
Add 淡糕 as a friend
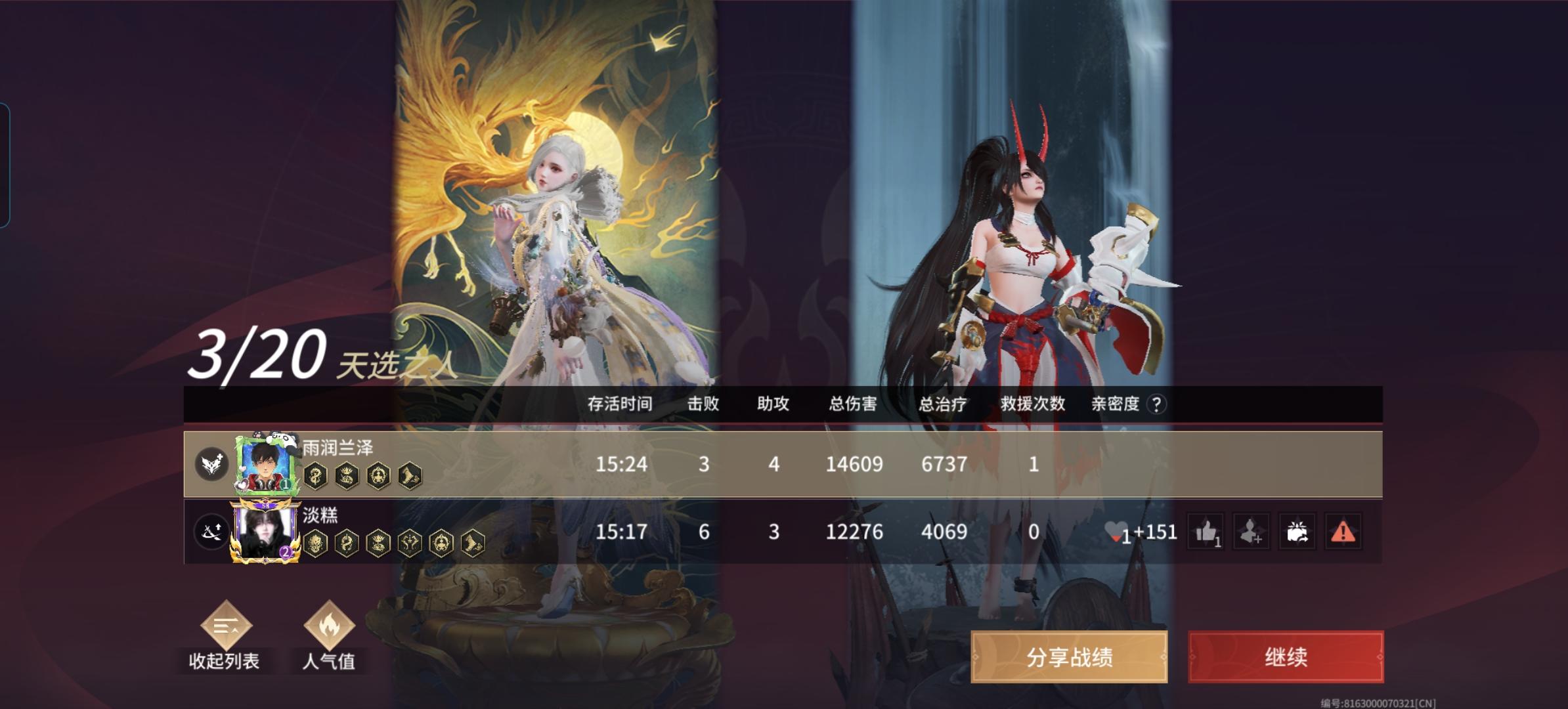tap(1252, 533)
